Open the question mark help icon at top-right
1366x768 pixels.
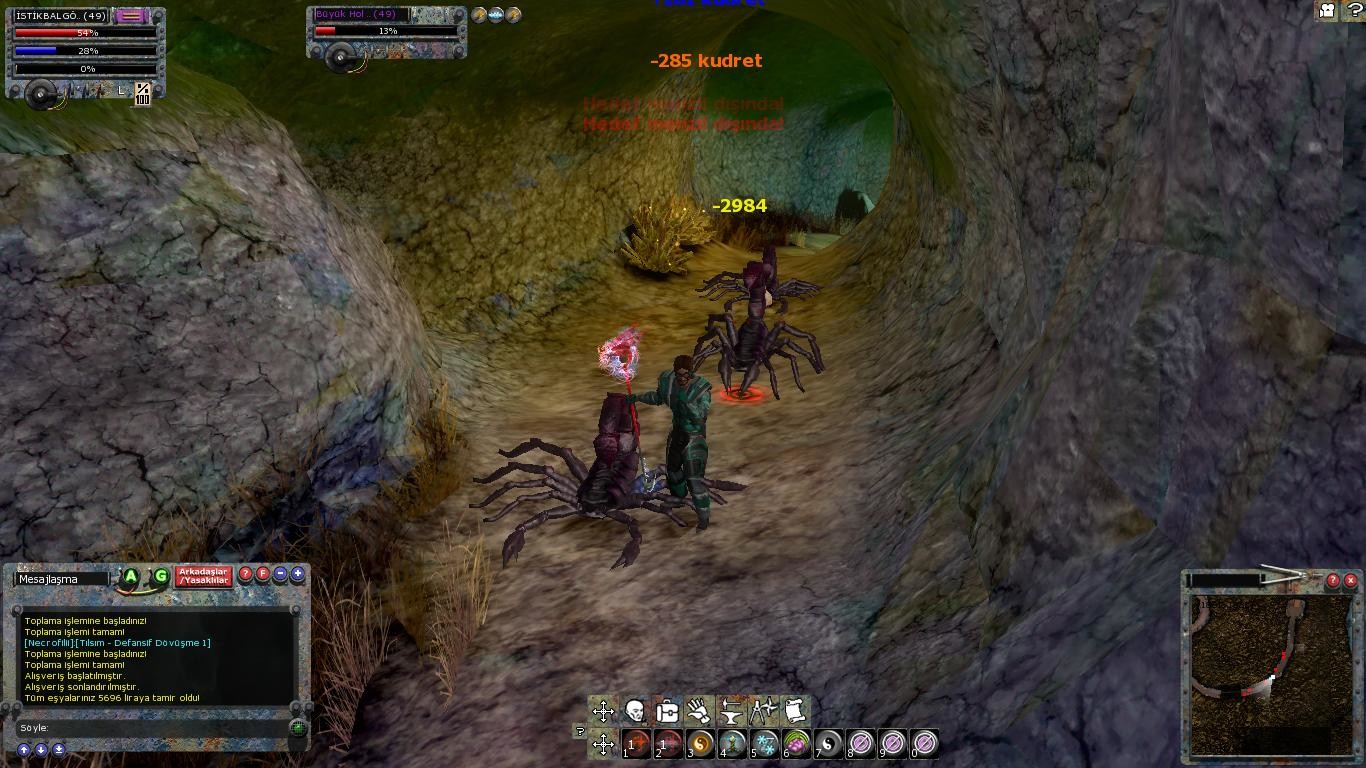tap(1355, 10)
